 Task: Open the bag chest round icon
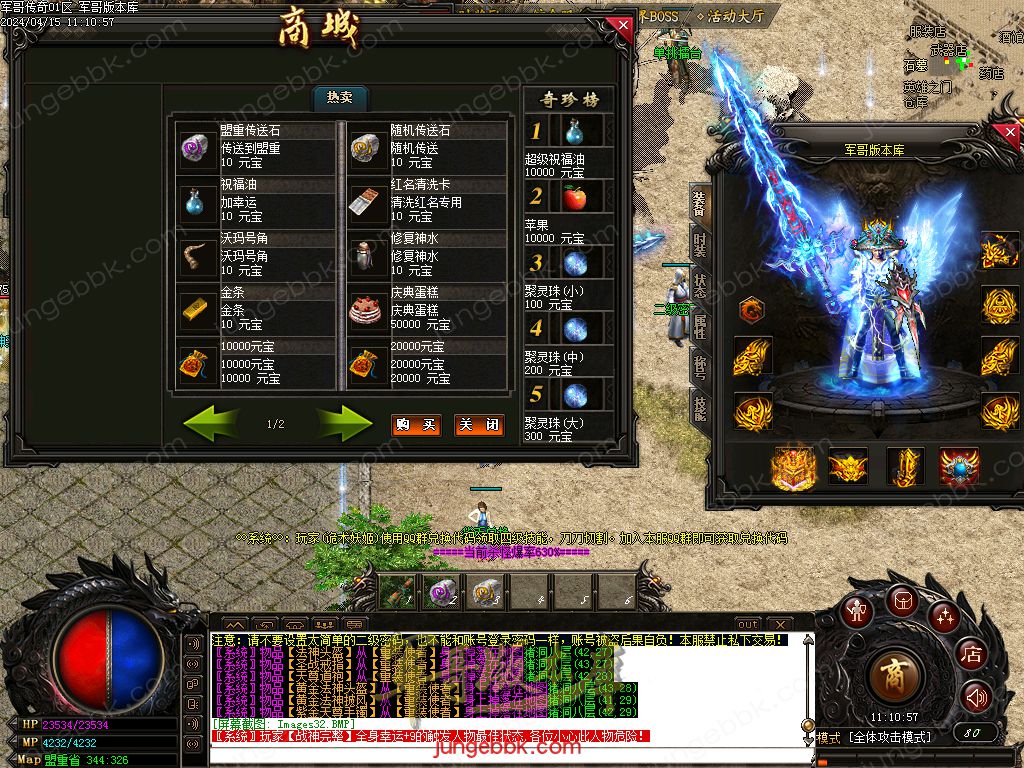pyautogui.click(x=902, y=602)
